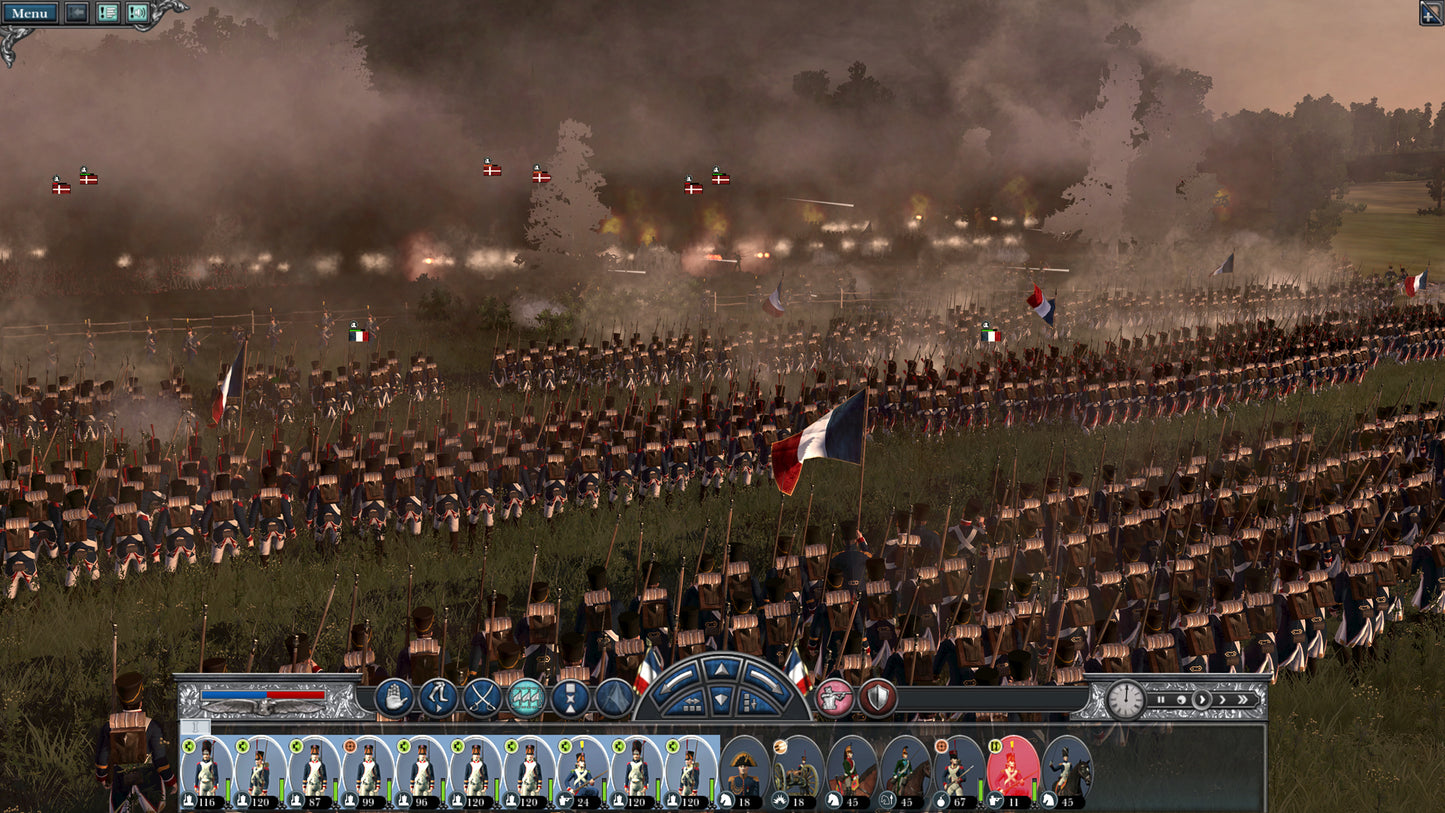The image size is (1445, 813).
Task: Pause the battle with the pause control
Action: tap(1161, 699)
